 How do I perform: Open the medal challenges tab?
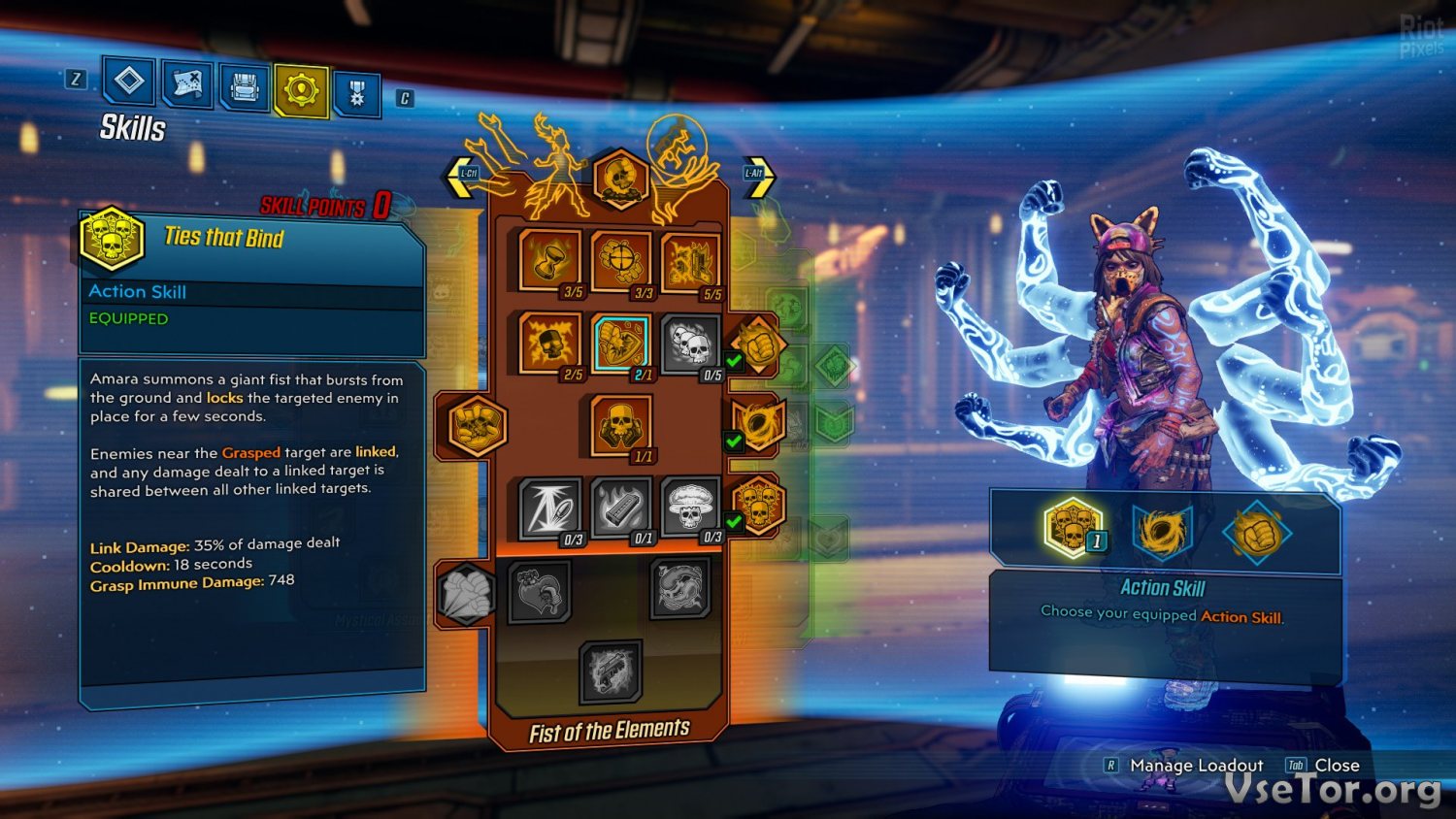point(356,94)
